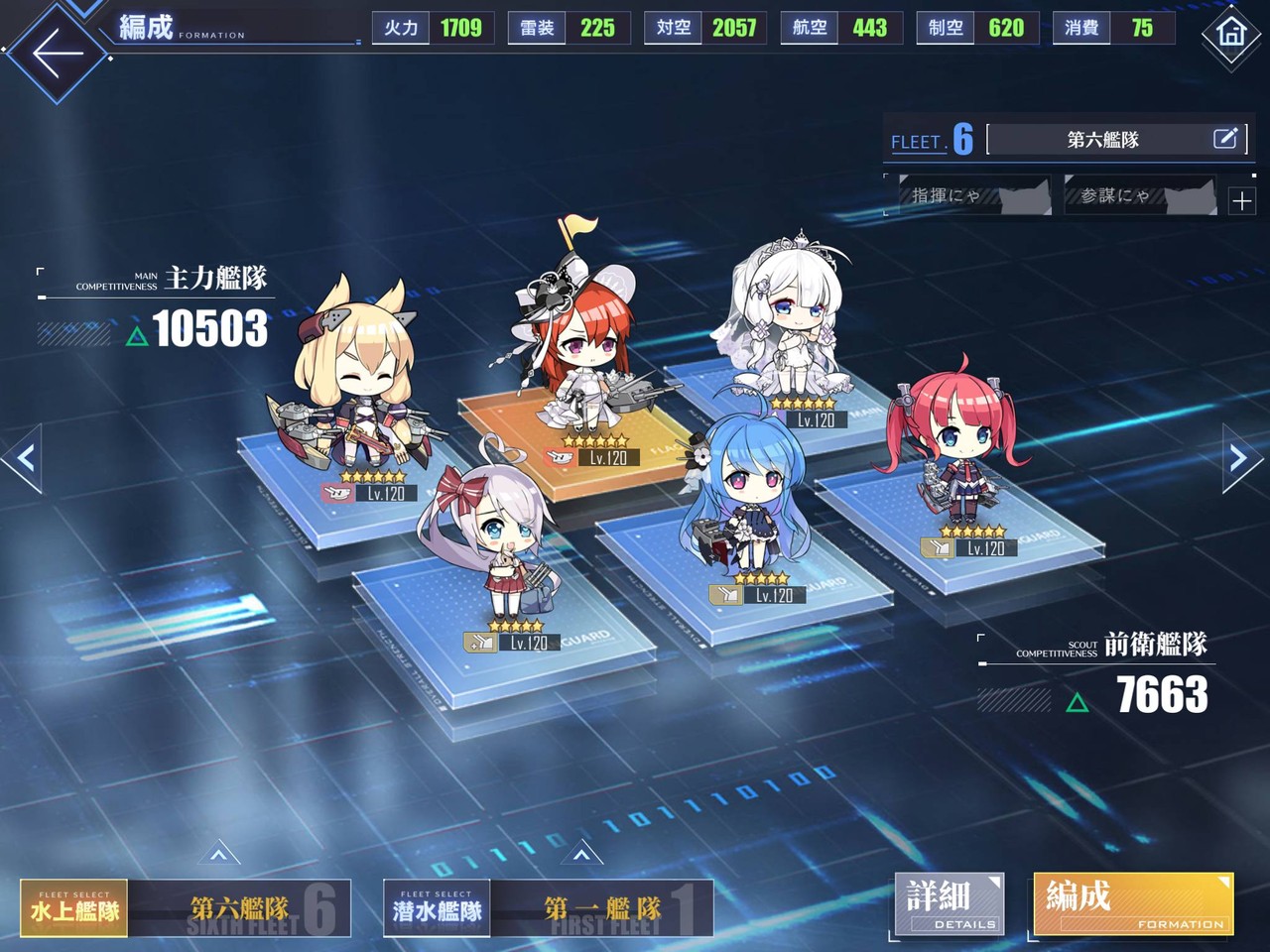Switch to next fleet with right arrow
This screenshot has height=952, width=1270.
pos(1236,458)
